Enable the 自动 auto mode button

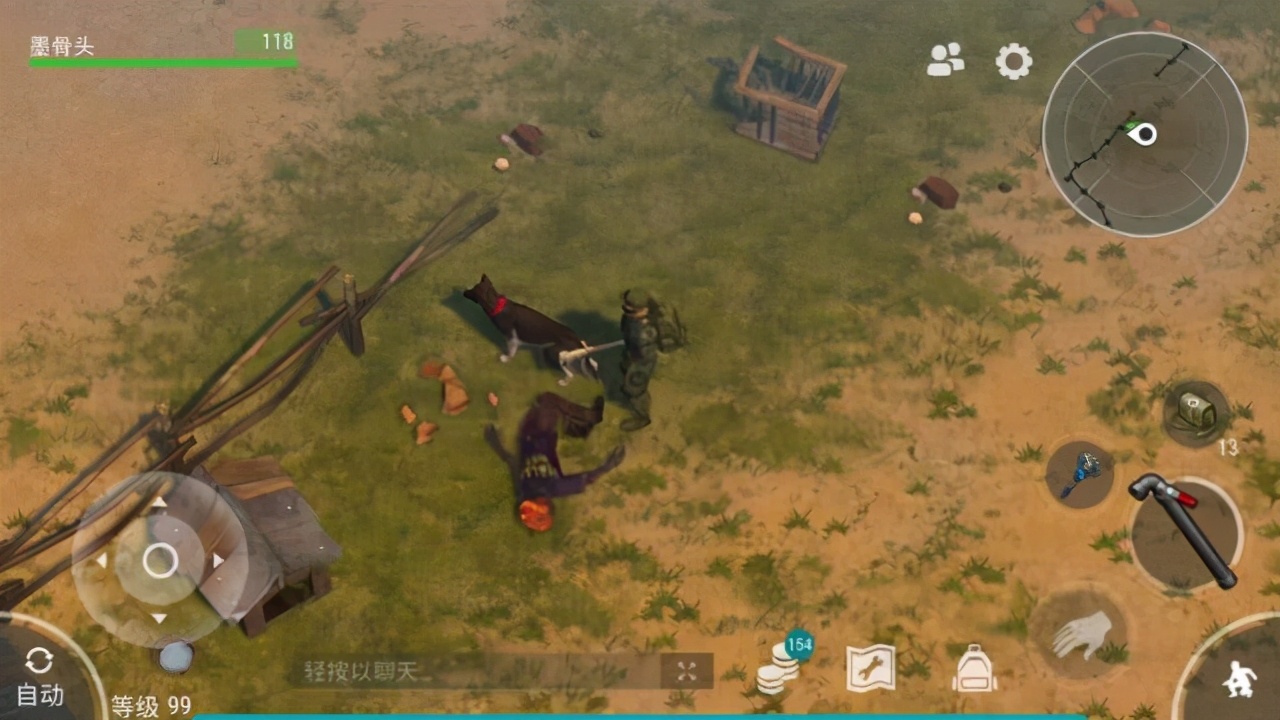click(x=40, y=677)
